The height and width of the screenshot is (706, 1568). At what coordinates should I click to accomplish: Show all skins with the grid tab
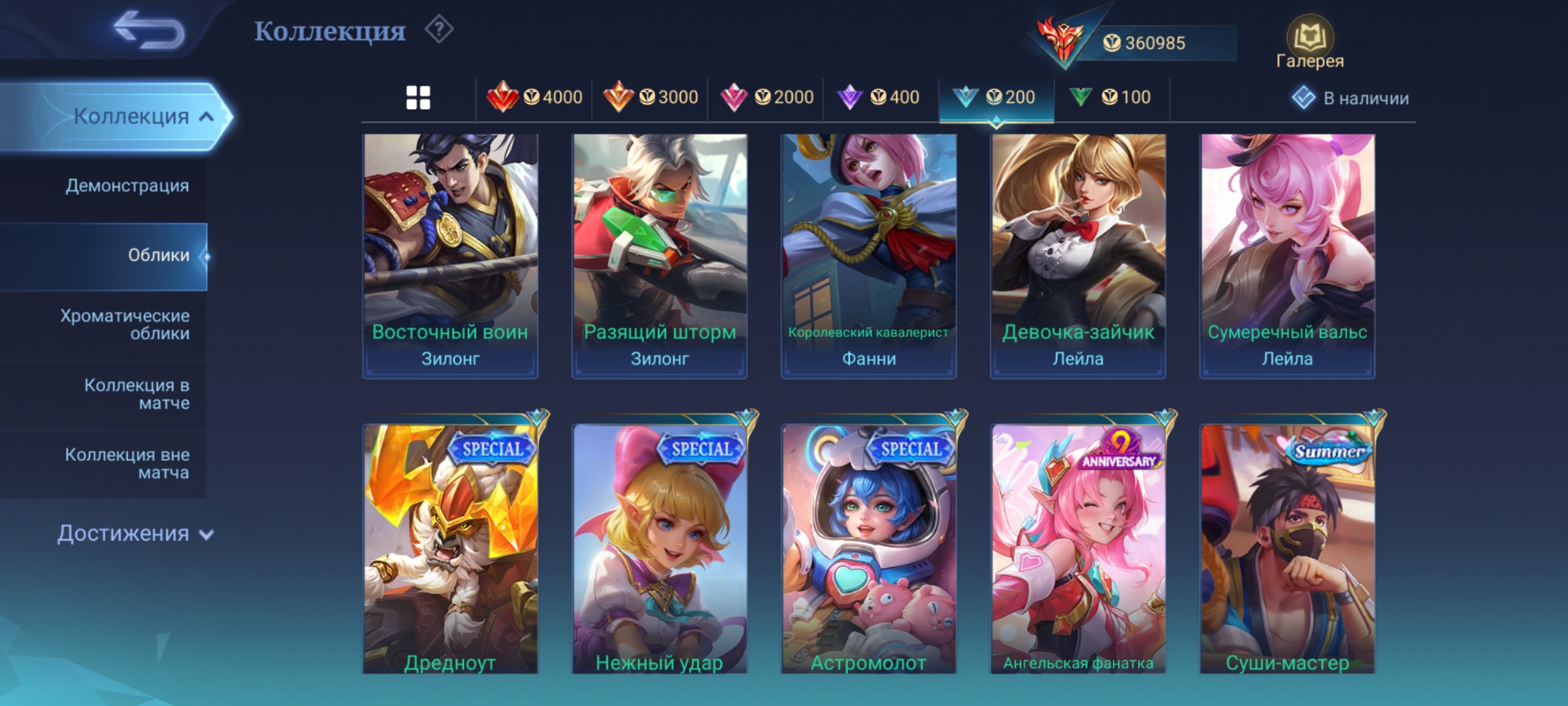(418, 98)
